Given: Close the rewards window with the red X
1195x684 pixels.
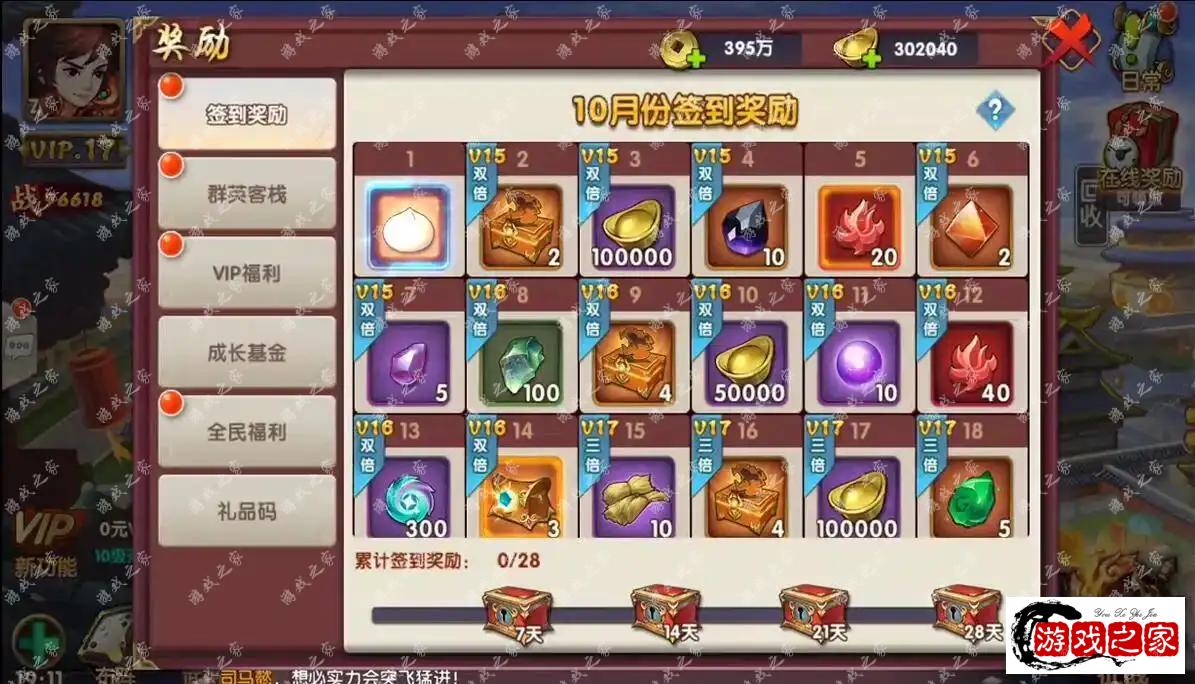Looking at the screenshot, I should pyautogui.click(x=1069, y=43).
